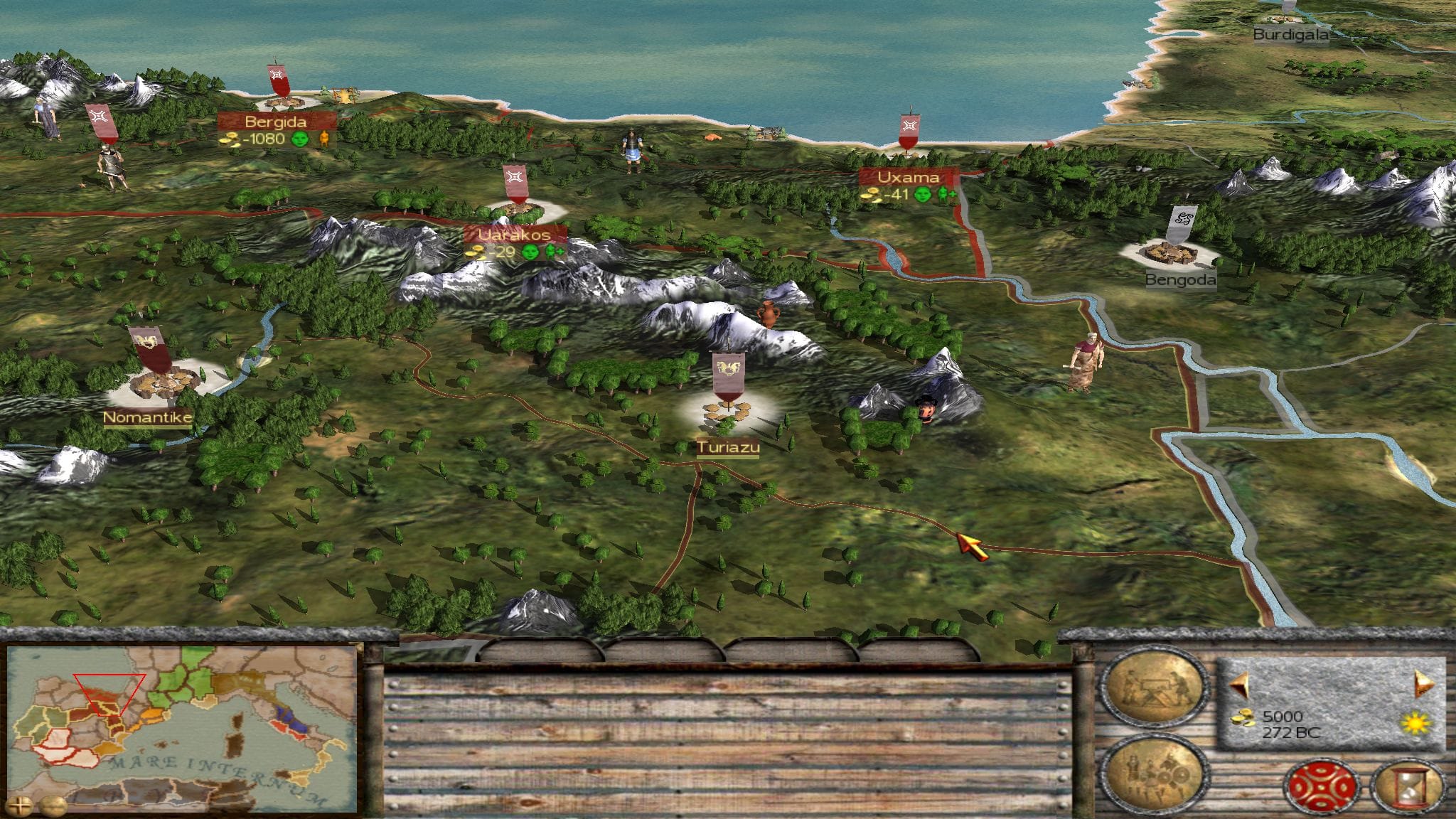Screen dimensions: 1456x819
Task: Zoom out the minimap with the minus button
Action: (52, 805)
